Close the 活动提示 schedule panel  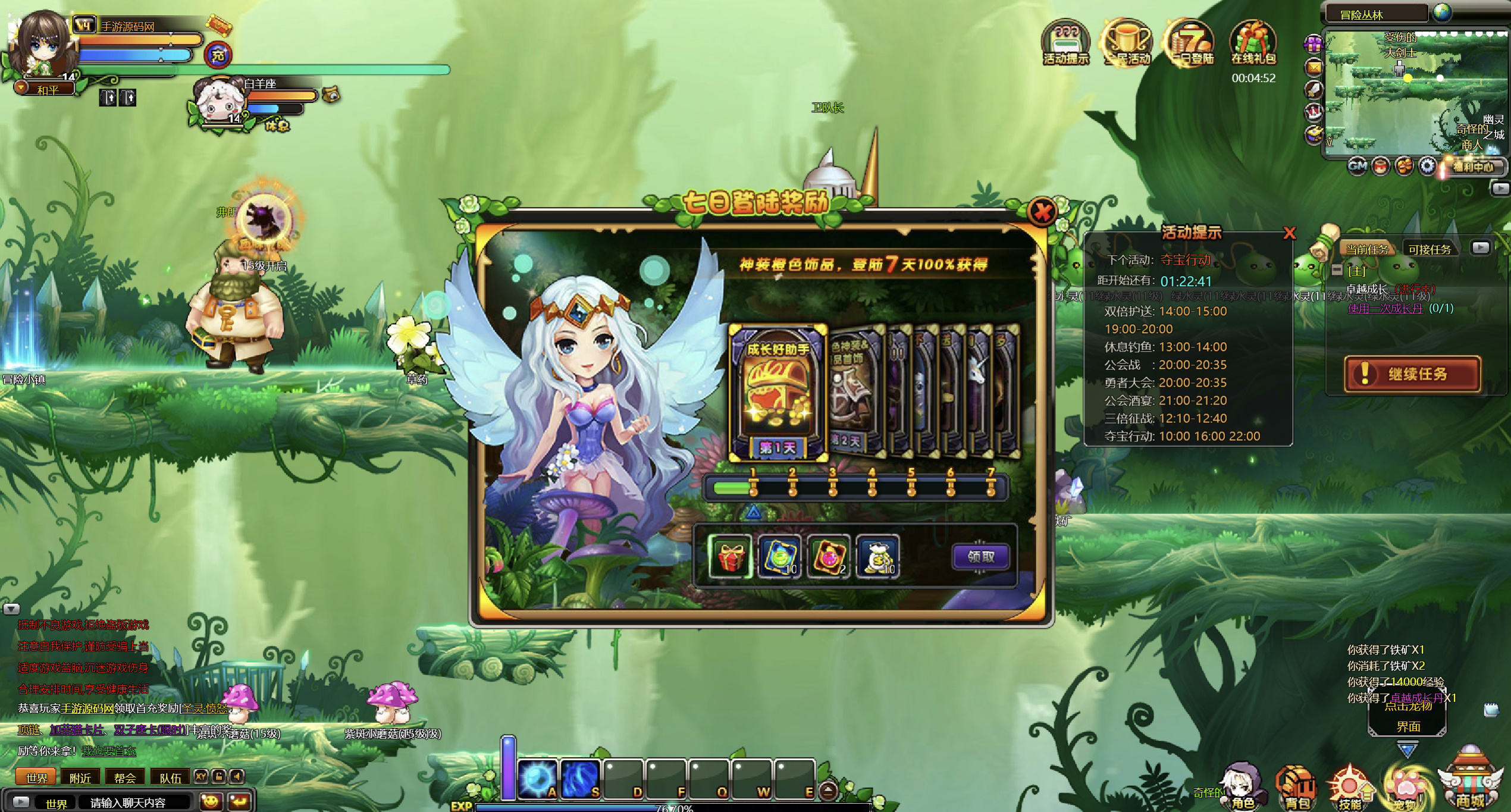point(1289,233)
